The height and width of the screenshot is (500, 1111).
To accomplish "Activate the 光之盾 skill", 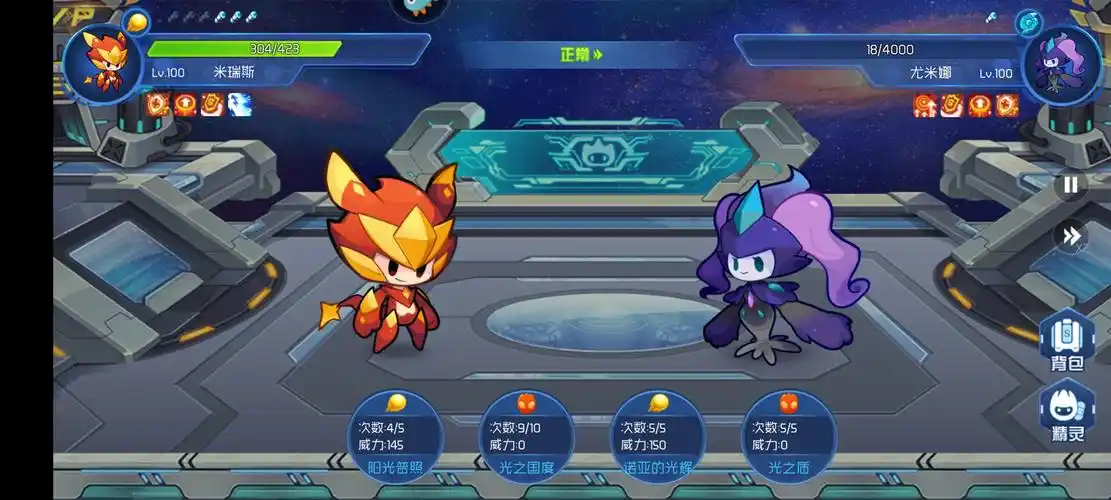I will point(788,438).
